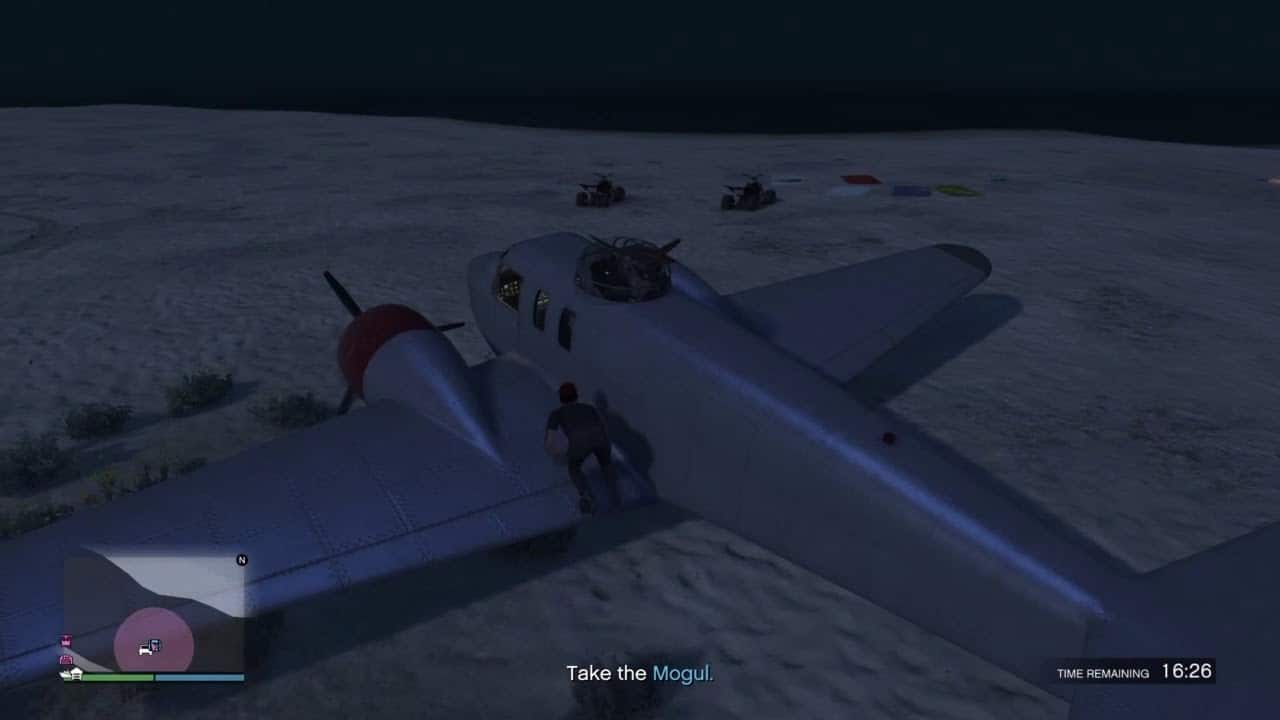Image resolution: width=1280 pixels, height=720 pixels.
Task: Click the N compass icon on the minimap
Action: (241, 559)
